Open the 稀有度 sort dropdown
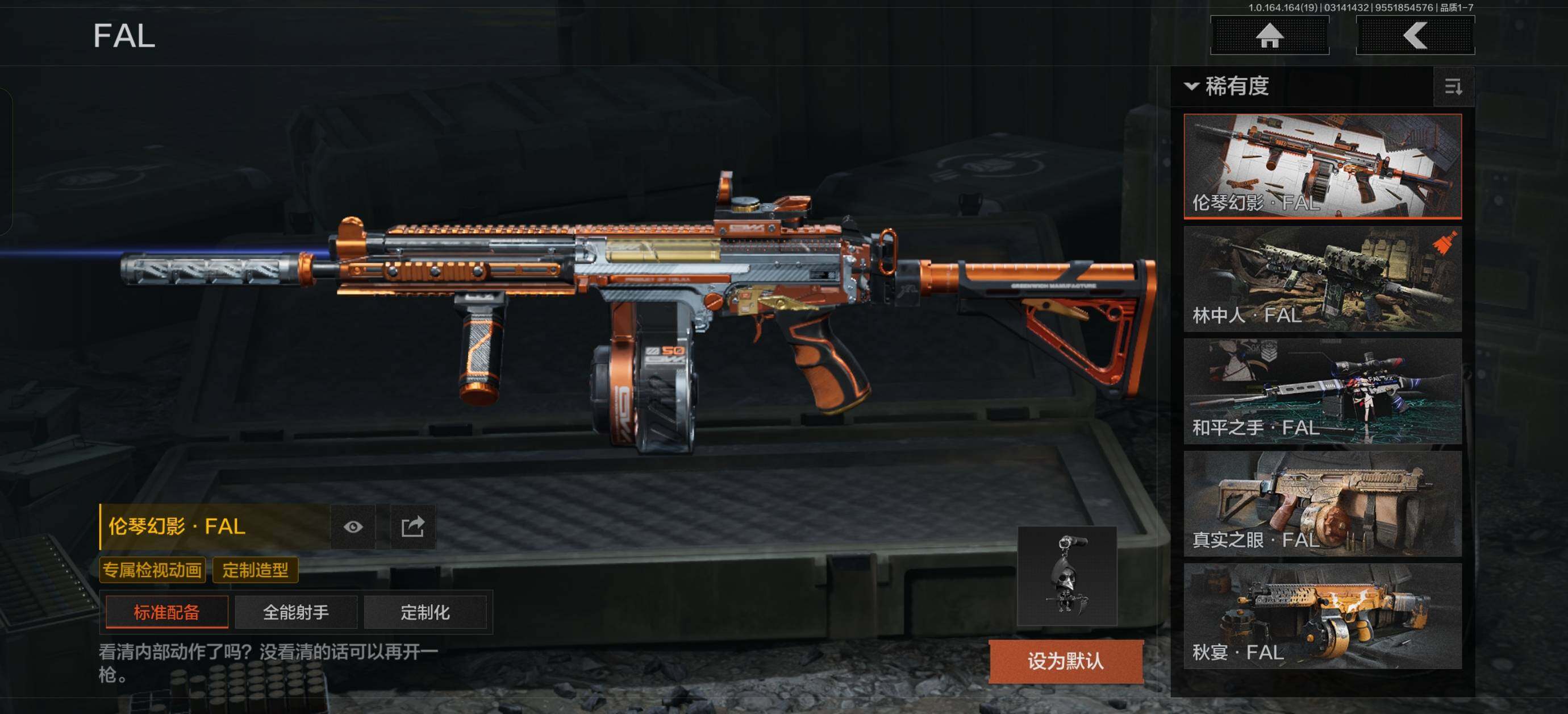1568x714 pixels. tap(1227, 86)
